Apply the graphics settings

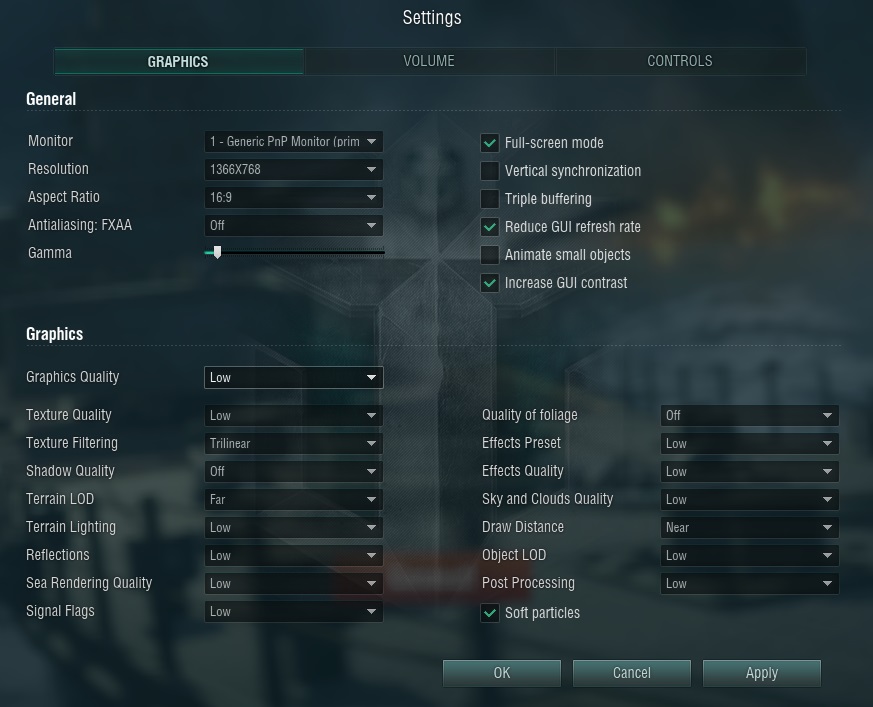pyautogui.click(x=762, y=673)
